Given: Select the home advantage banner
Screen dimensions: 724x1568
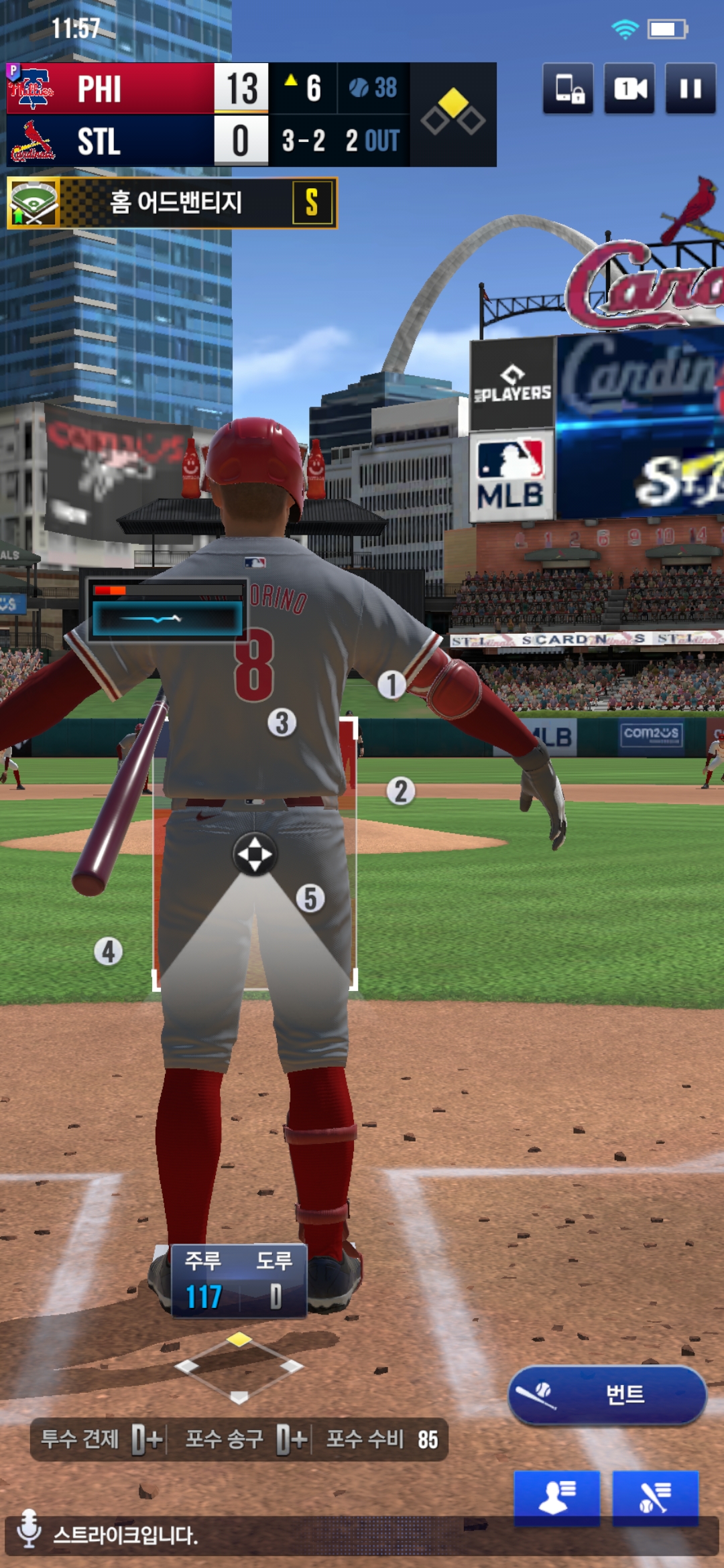Looking at the screenshot, I should [172, 202].
